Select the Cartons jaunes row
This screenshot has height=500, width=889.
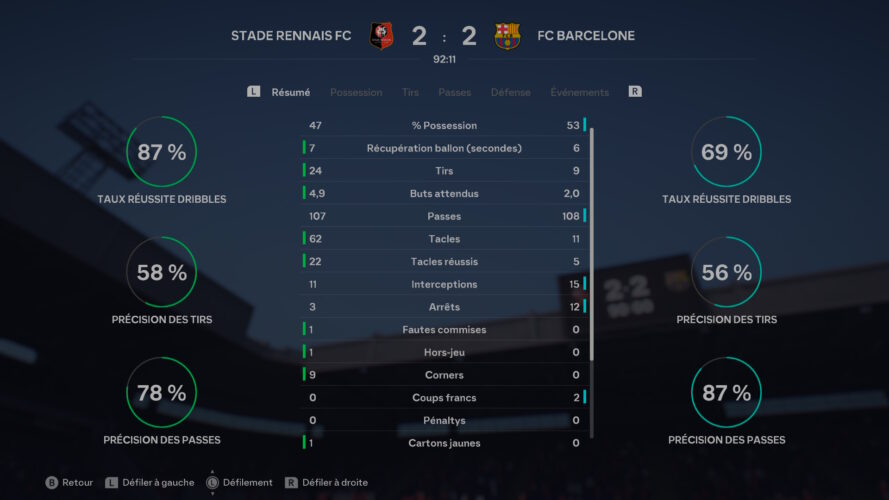pyautogui.click(x=444, y=443)
